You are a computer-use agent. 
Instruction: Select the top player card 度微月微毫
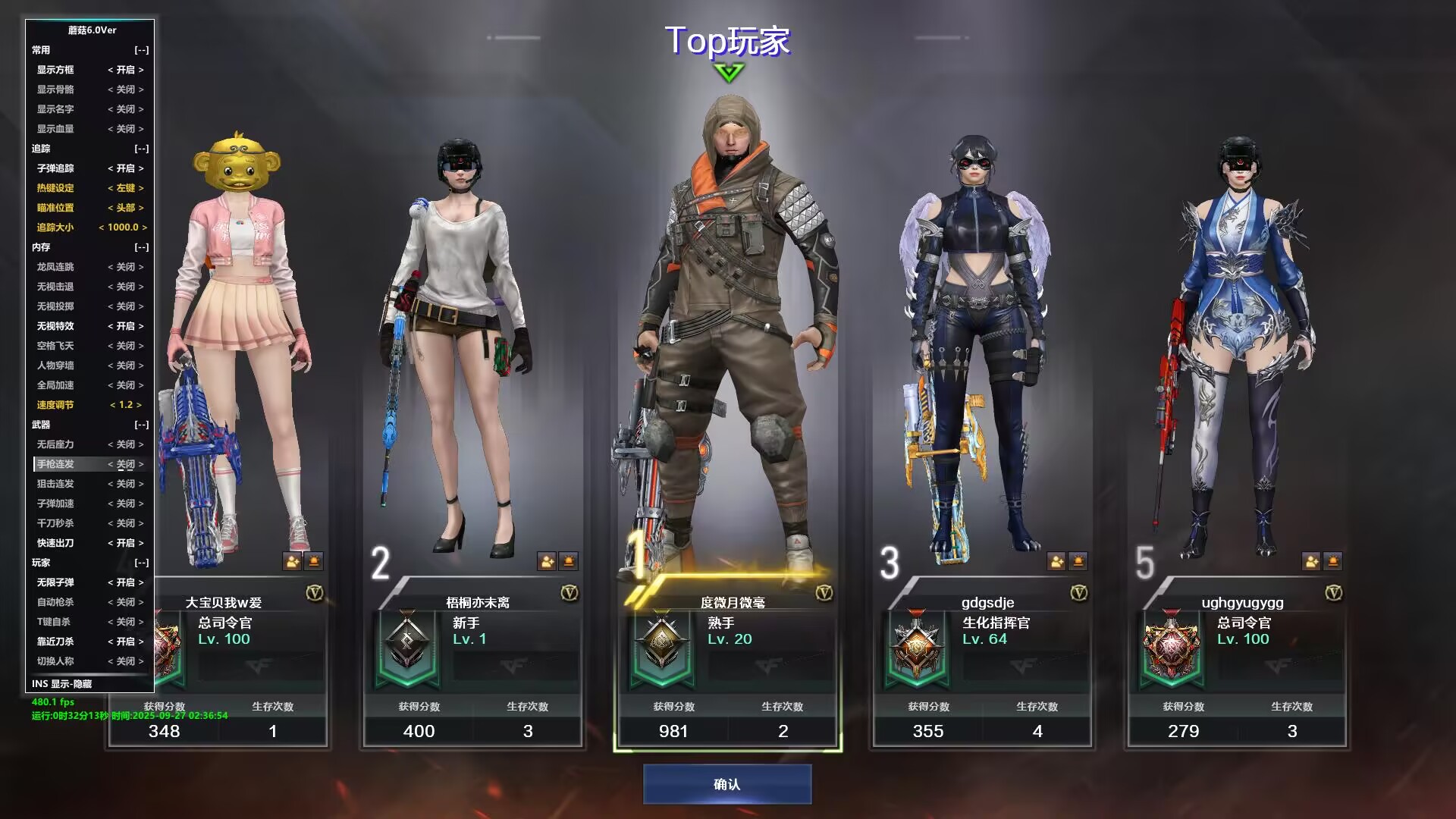click(x=727, y=660)
